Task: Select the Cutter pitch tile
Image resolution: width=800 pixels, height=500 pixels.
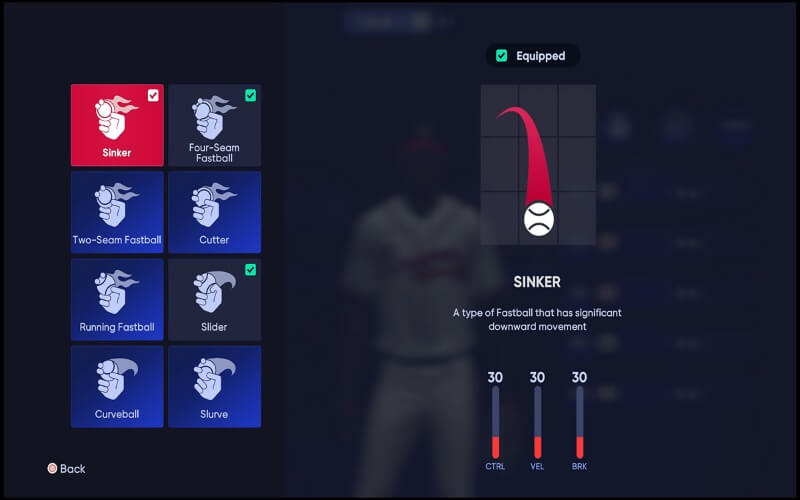Action: [x=214, y=212]
